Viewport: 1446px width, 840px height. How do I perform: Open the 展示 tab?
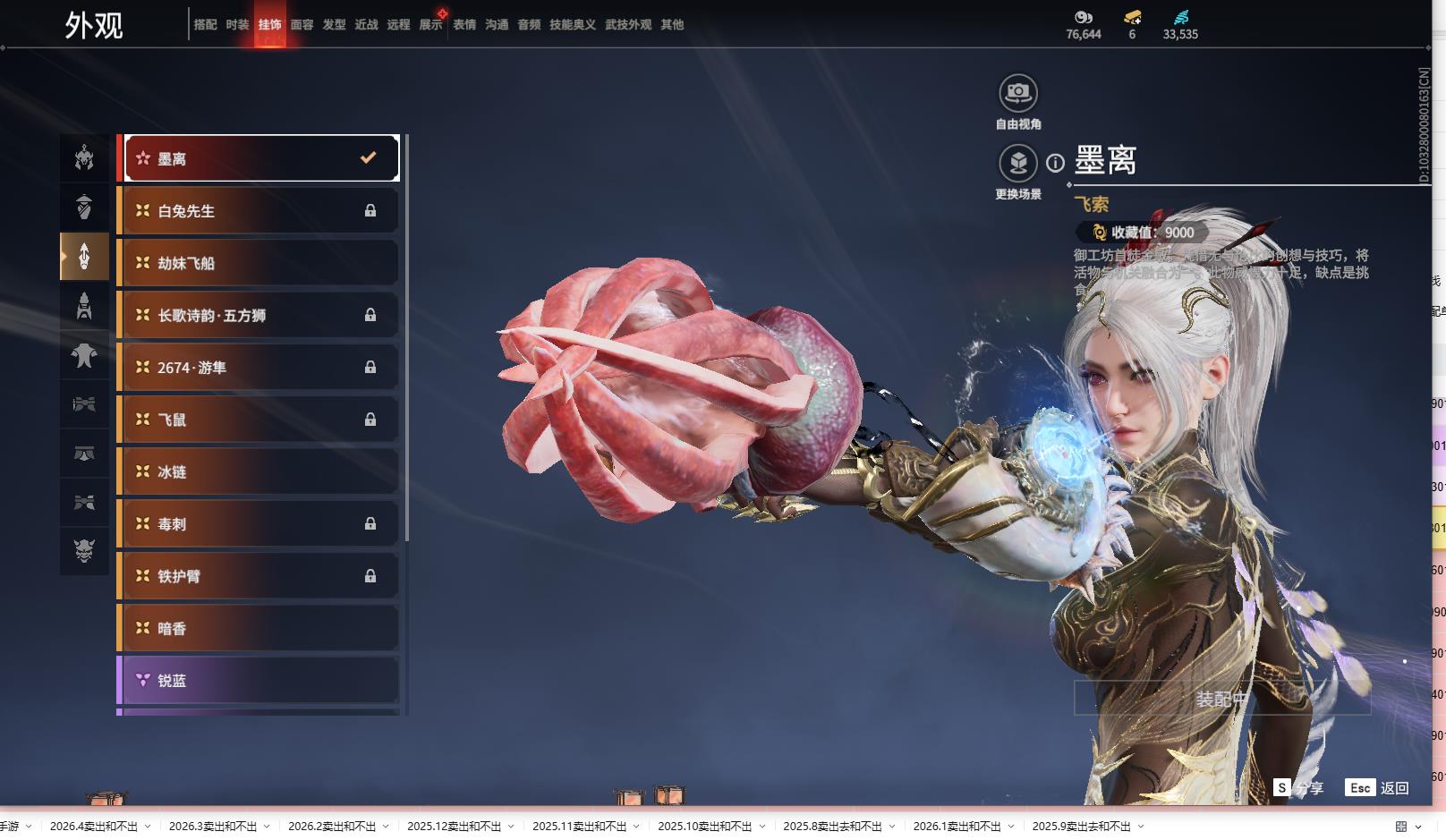(430, 25)
